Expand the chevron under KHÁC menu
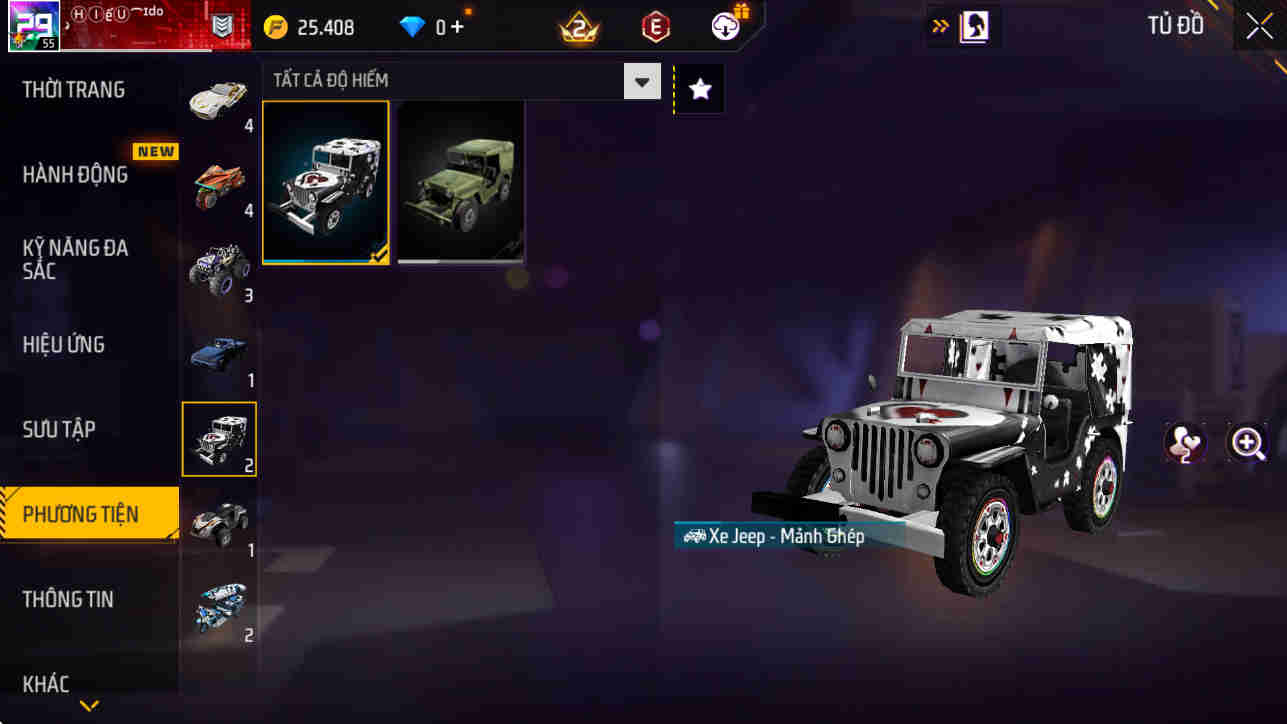Viewport: 1287px width, 724px height. pos(88,706)
